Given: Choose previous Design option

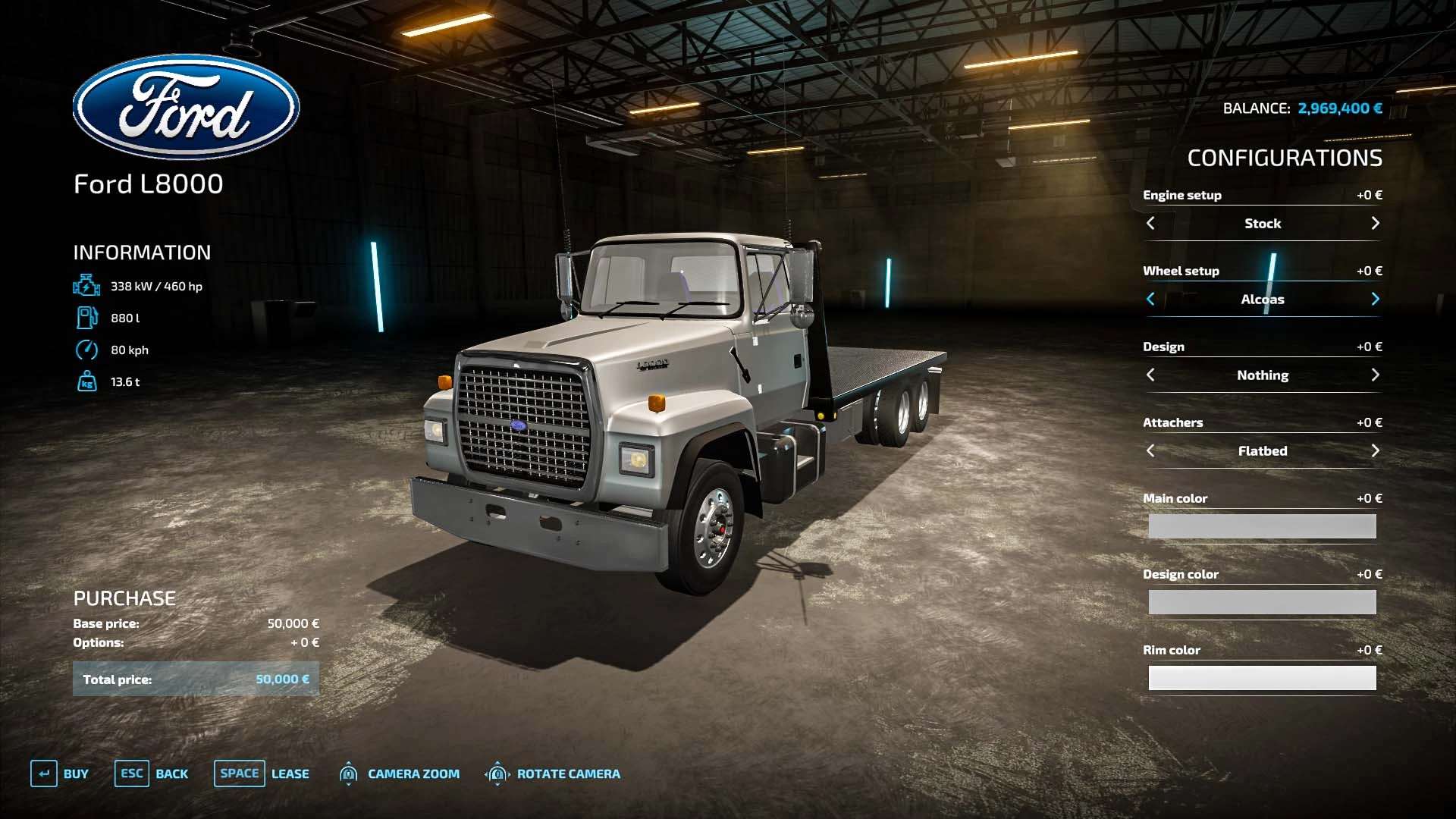Looking at the screenshot, I should coord(1150,375).
